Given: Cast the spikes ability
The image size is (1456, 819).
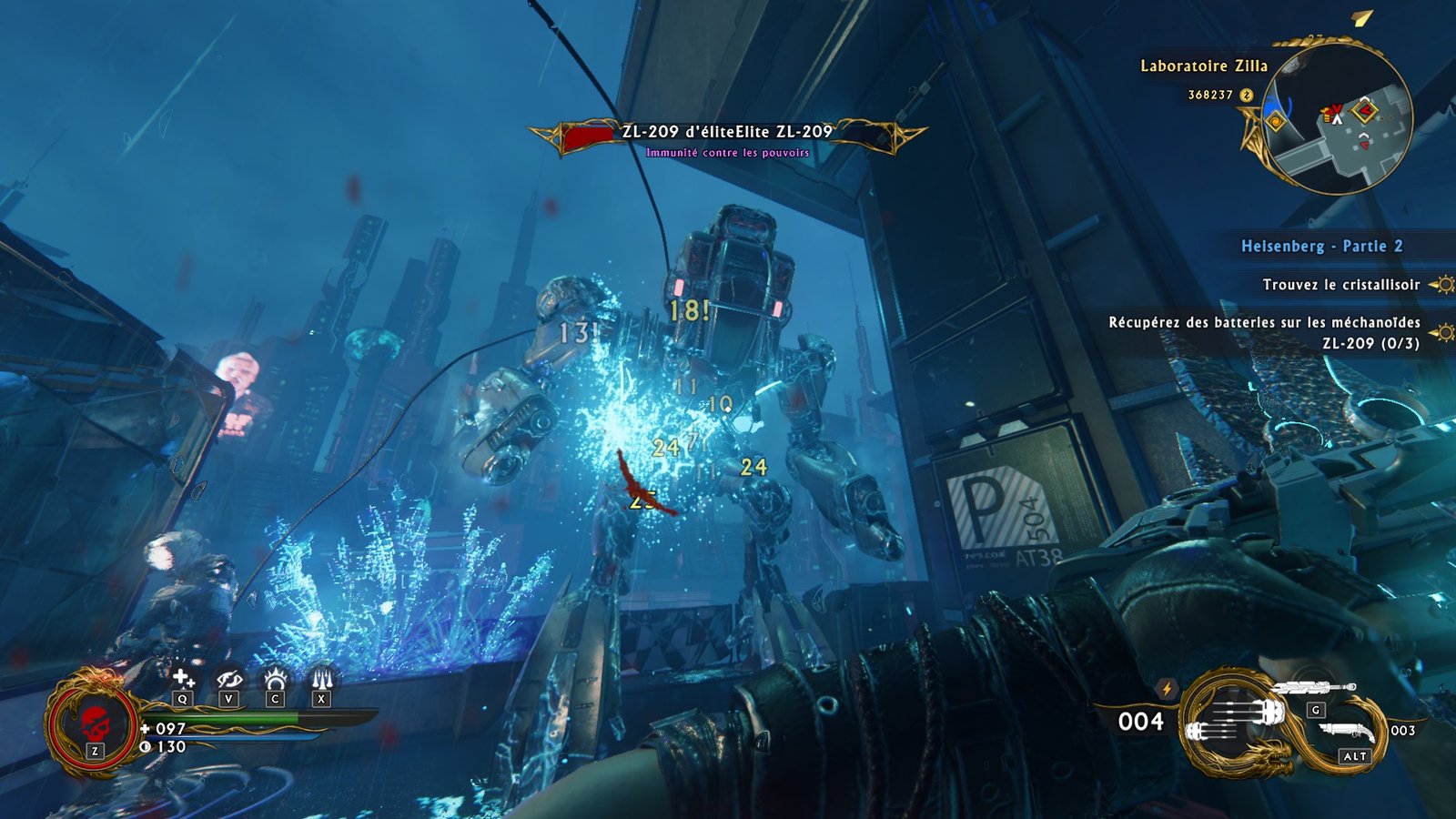Looking at the screenshot, I should point(321,679).
